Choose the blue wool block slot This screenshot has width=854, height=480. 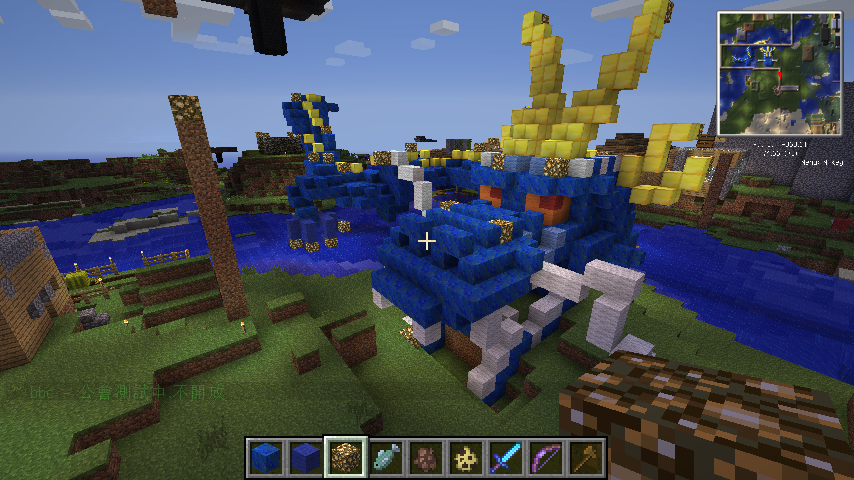306,458
